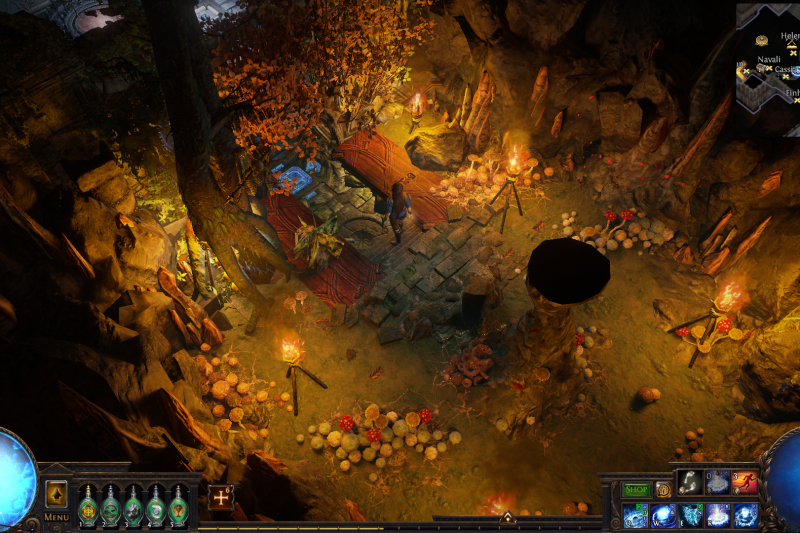
Task: Drink the flask in slot 5
Action: (179, 505)
